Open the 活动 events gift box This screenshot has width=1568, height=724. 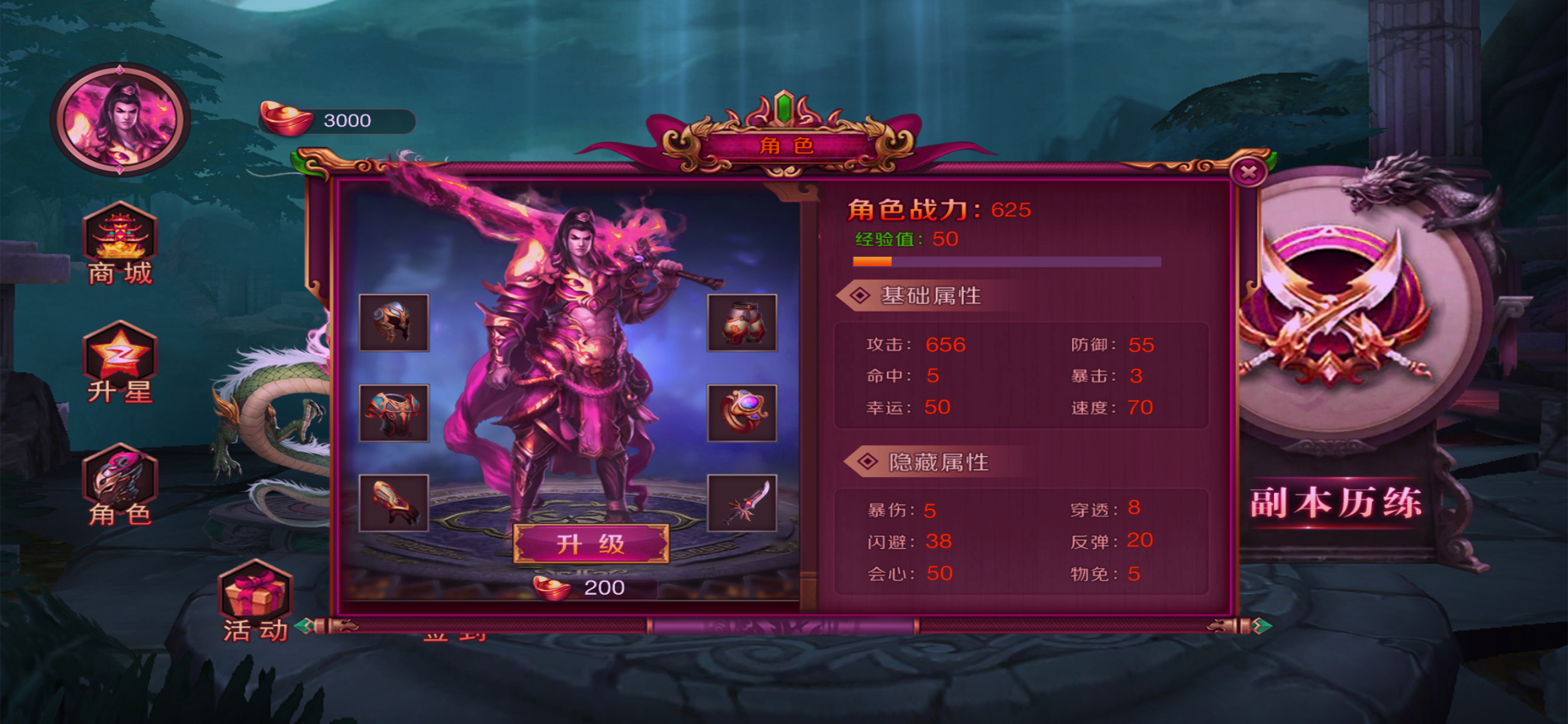coord(255,599)
